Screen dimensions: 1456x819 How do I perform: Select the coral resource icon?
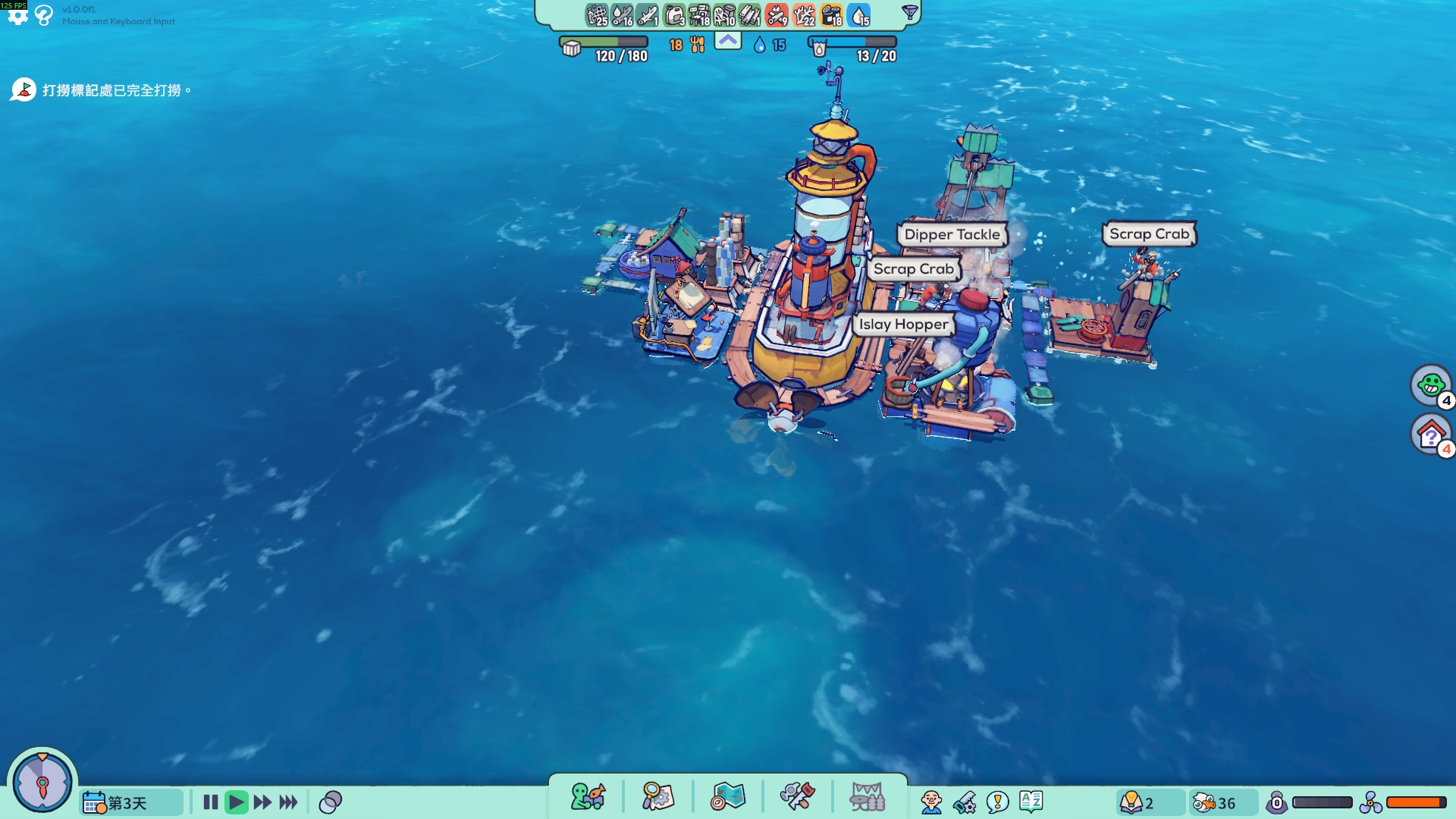tap(803, 15)
